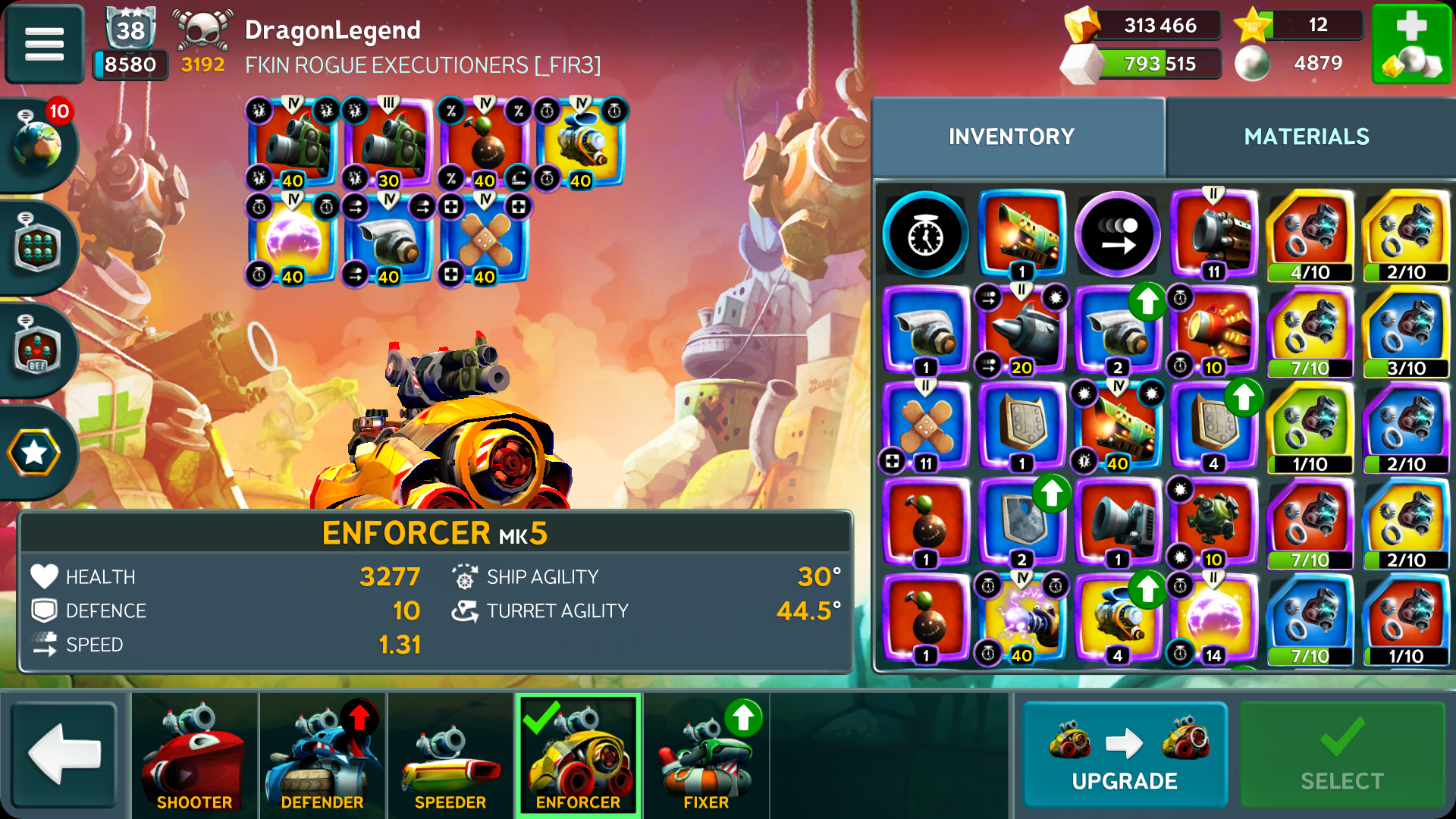
Task: Select the white arrow speed perk
Action: tap(1117, 235)
